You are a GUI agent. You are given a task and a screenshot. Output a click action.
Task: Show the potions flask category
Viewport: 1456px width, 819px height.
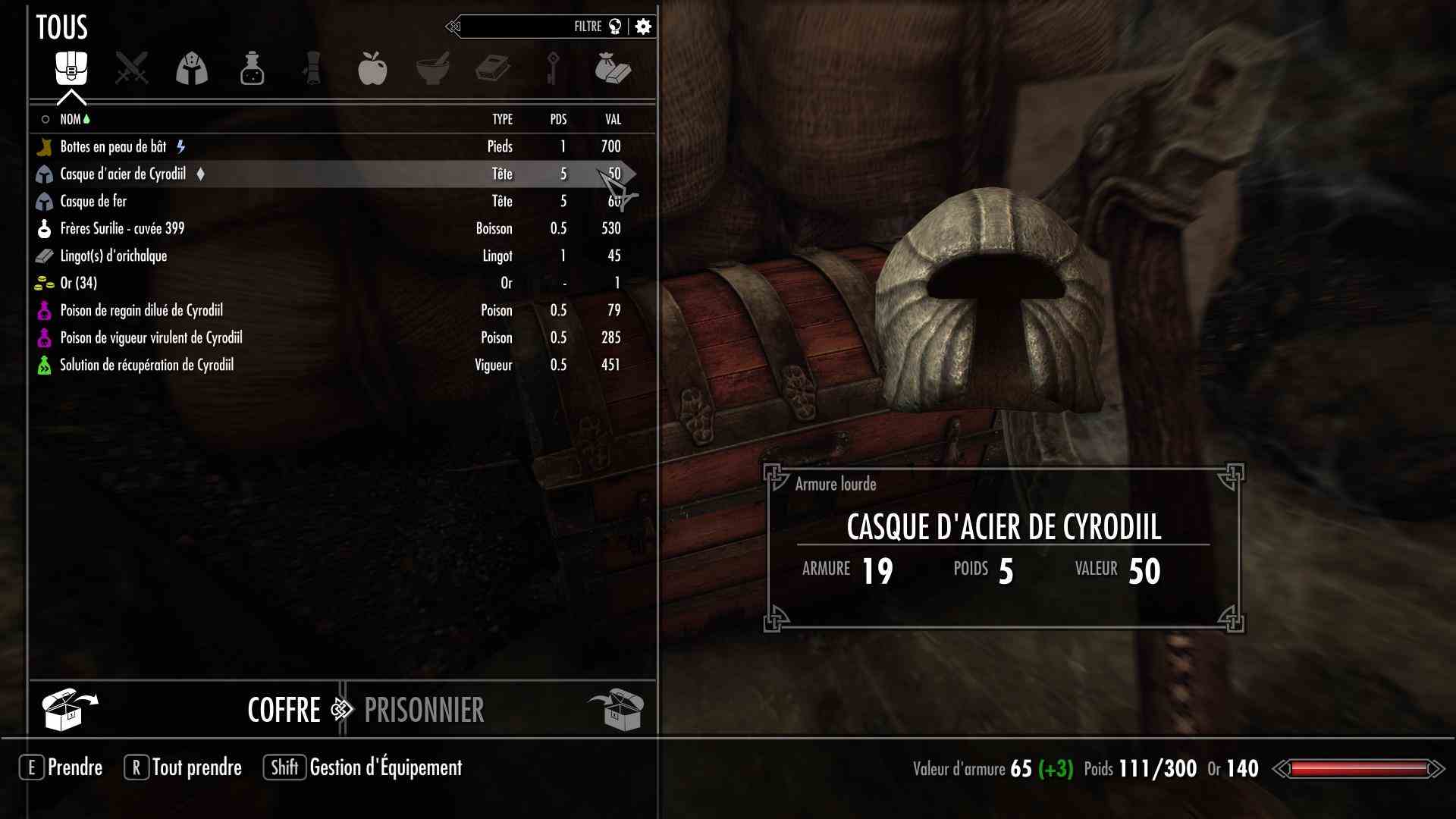[252, 69]
